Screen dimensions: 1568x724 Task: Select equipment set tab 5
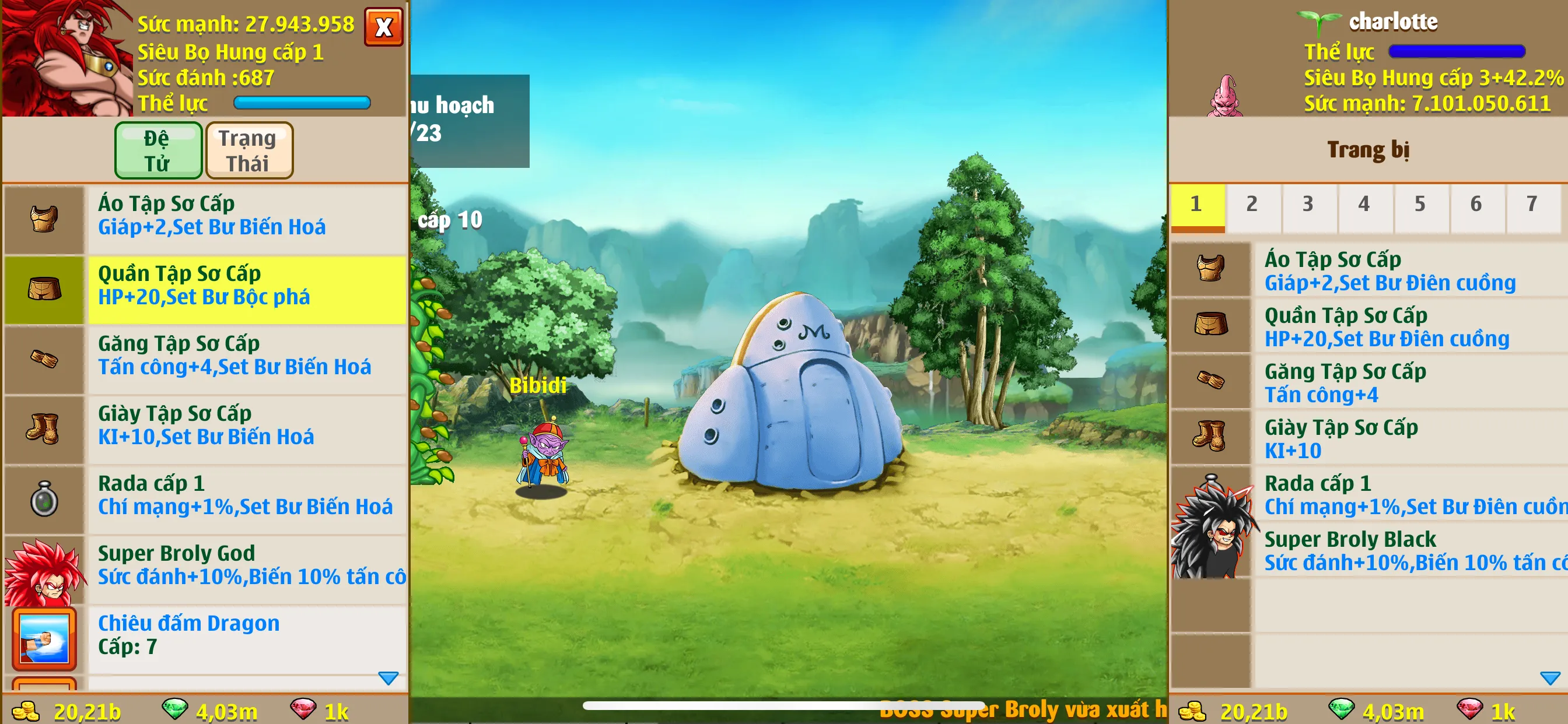pyautogui.click(x=1419, y=205)
